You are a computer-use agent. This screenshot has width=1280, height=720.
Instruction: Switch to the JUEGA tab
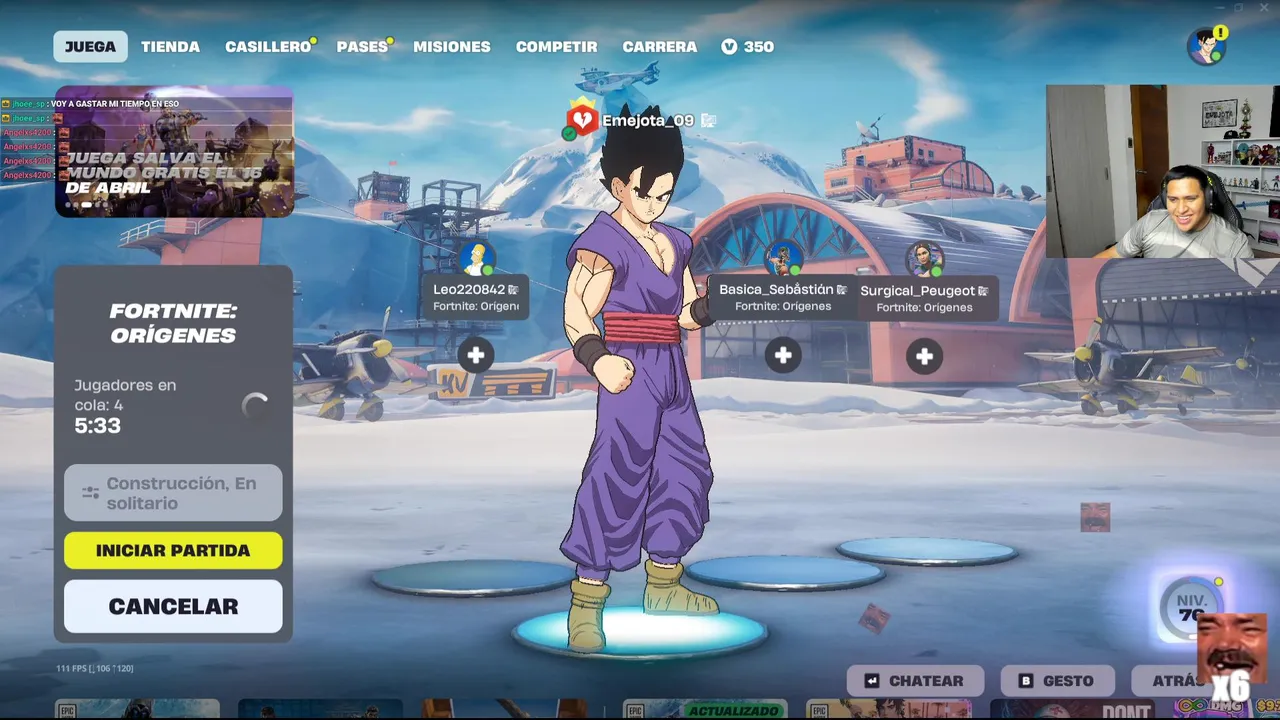pos(90,47)
